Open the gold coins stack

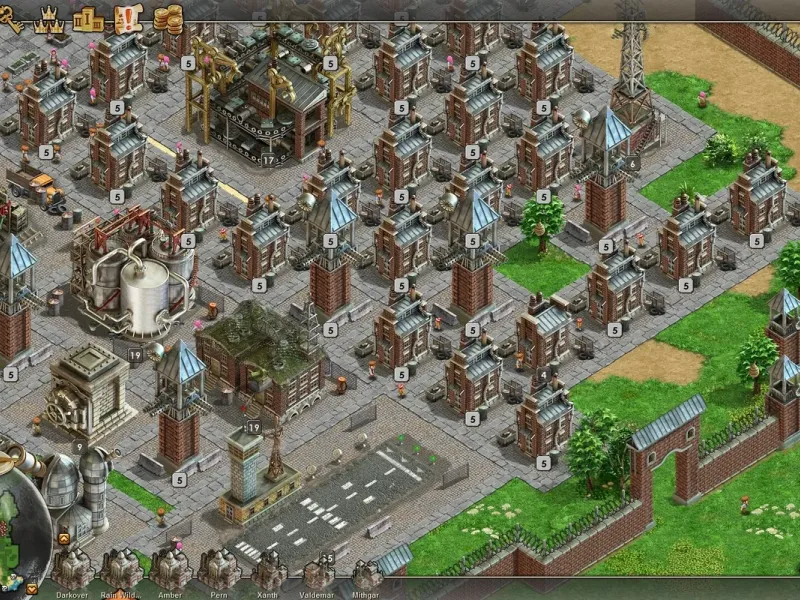click(168, 17)
